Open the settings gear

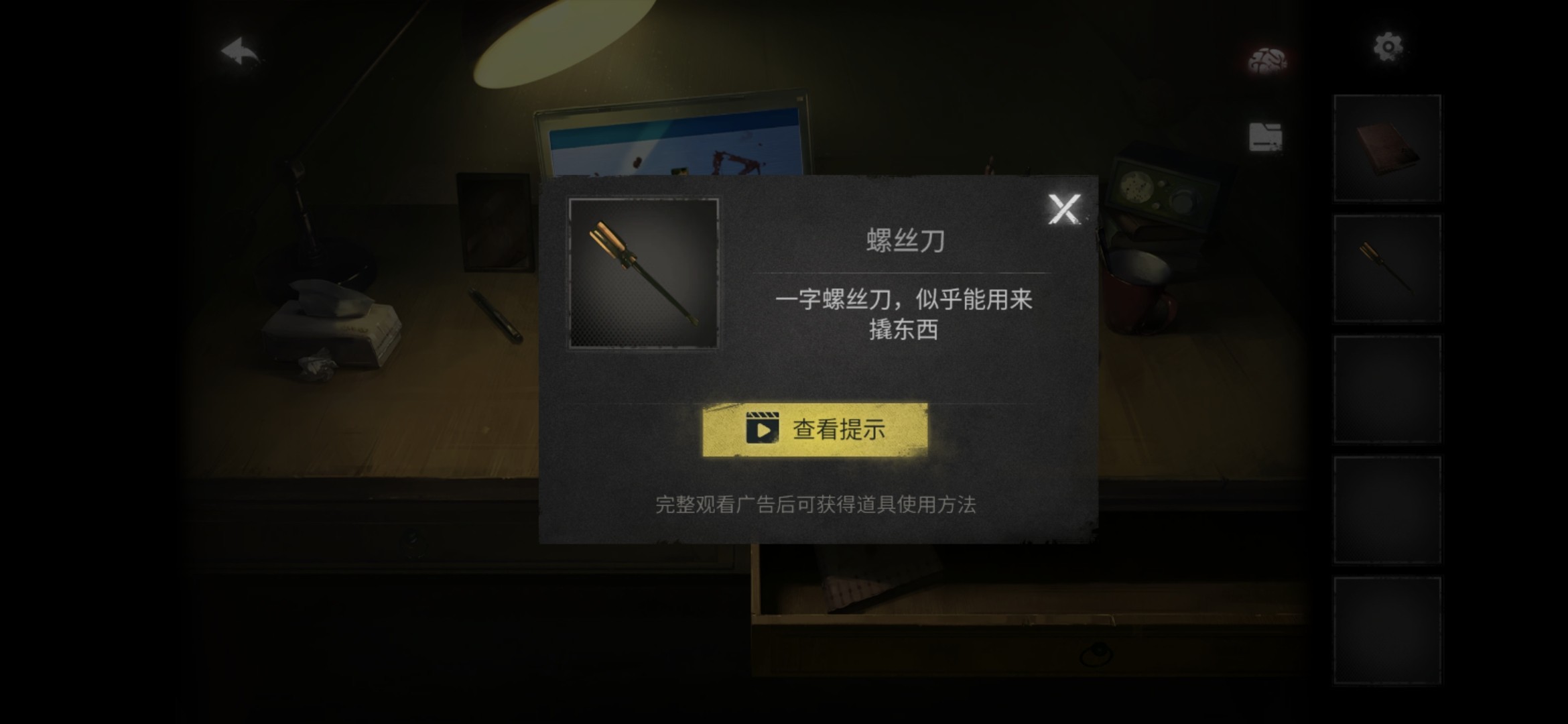coord(1388,46)
